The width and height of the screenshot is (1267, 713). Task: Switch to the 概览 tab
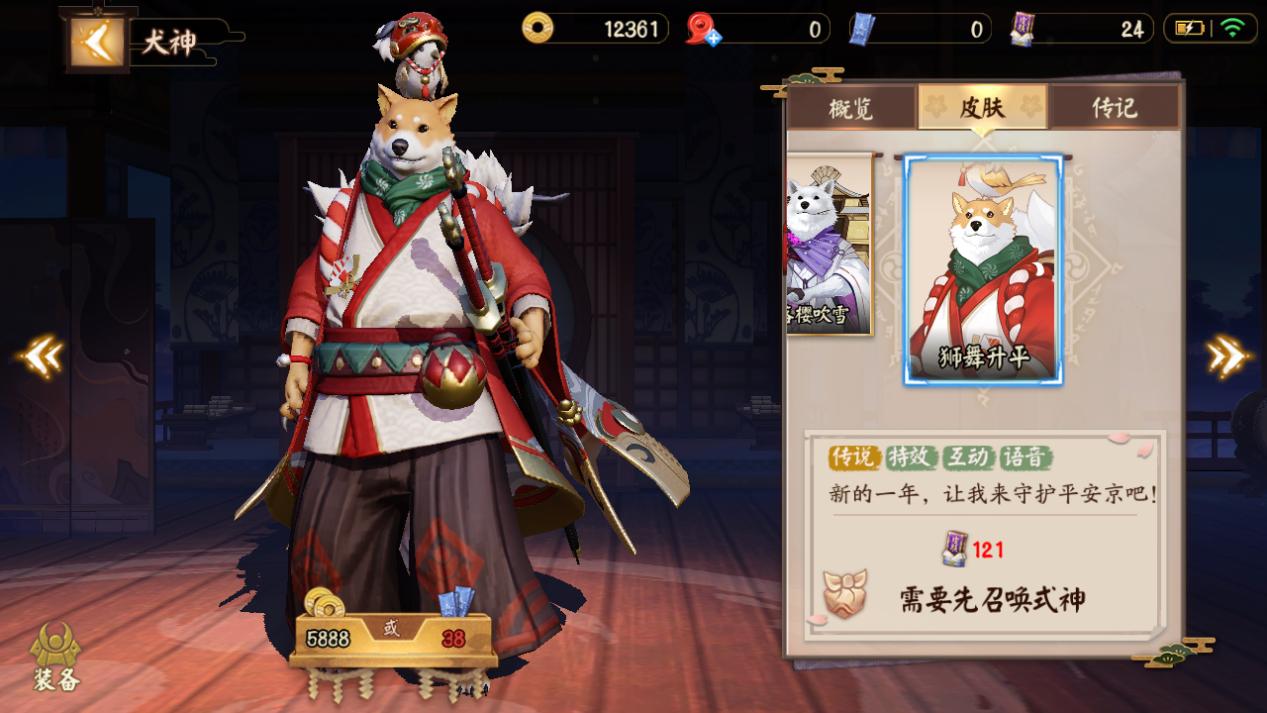851,107
